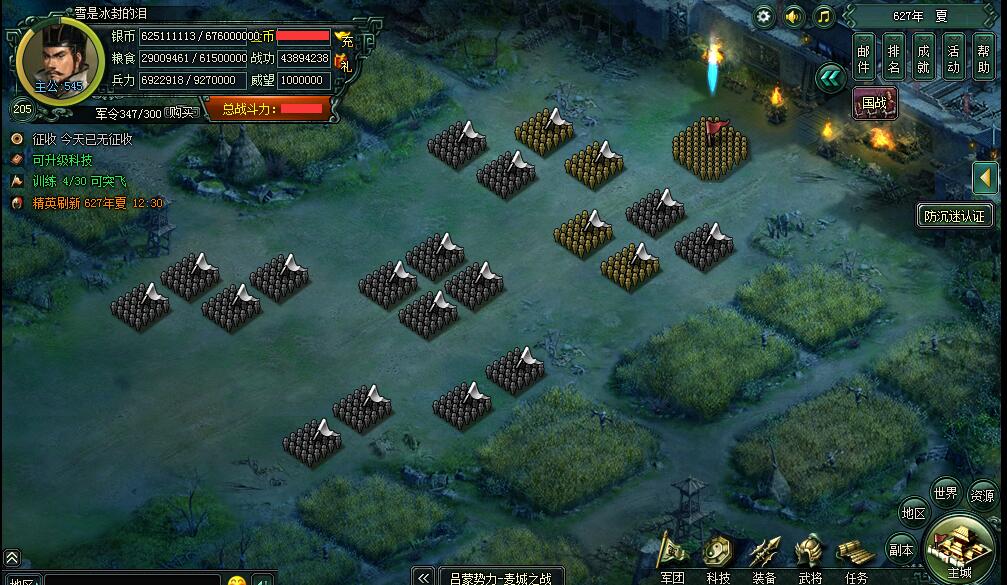
Task: Toggle the sound speaker icon
Action: [x=794, y=16]
